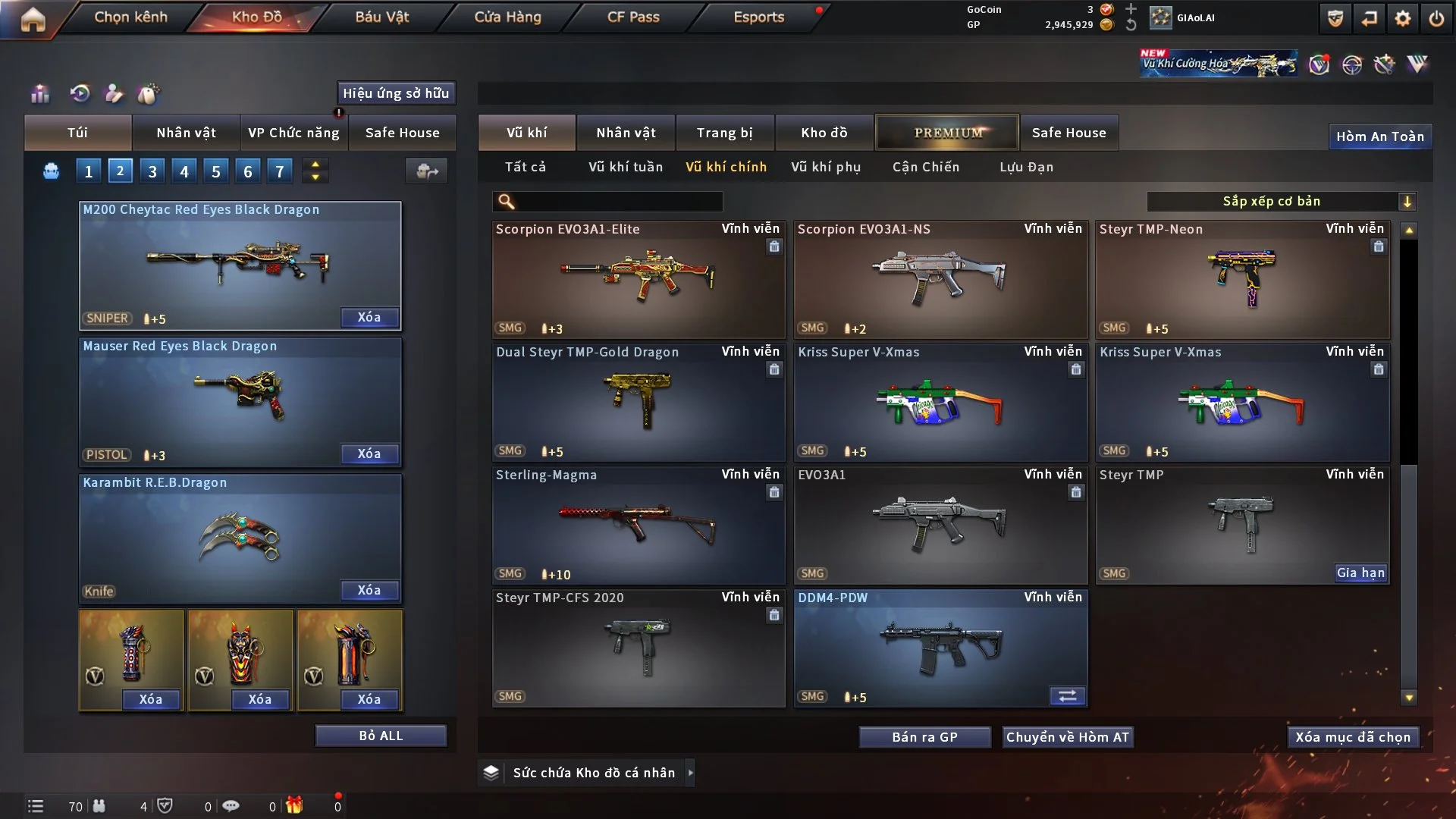Choose the Steyr TMP-Neon card

pos(1242,279)
